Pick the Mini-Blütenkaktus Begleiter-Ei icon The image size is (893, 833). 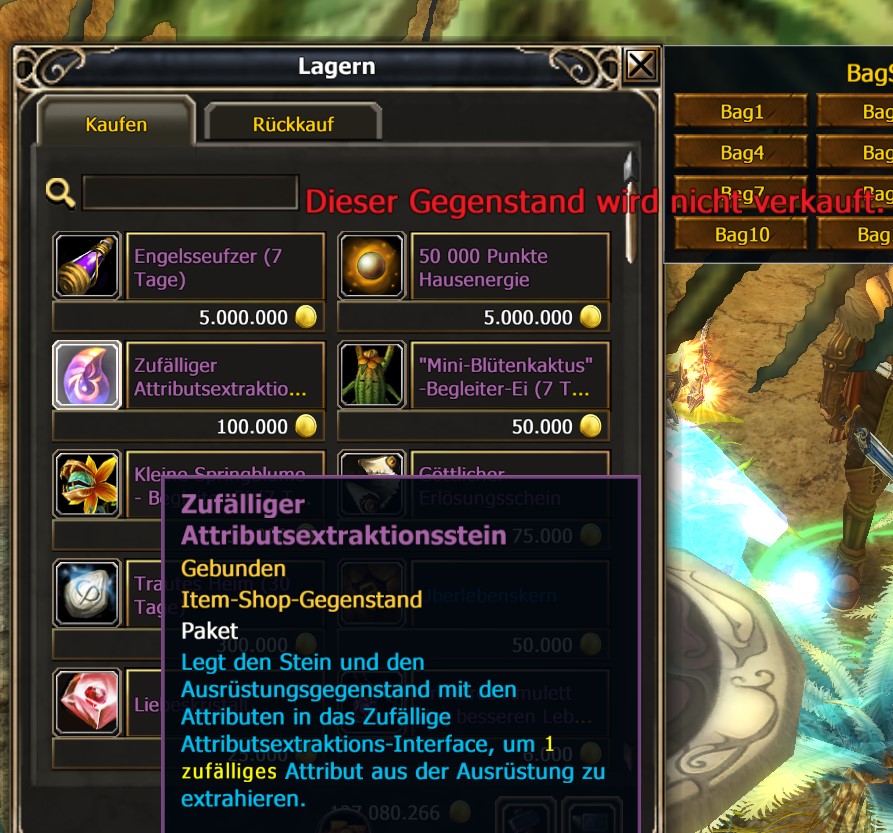point(372,375)
